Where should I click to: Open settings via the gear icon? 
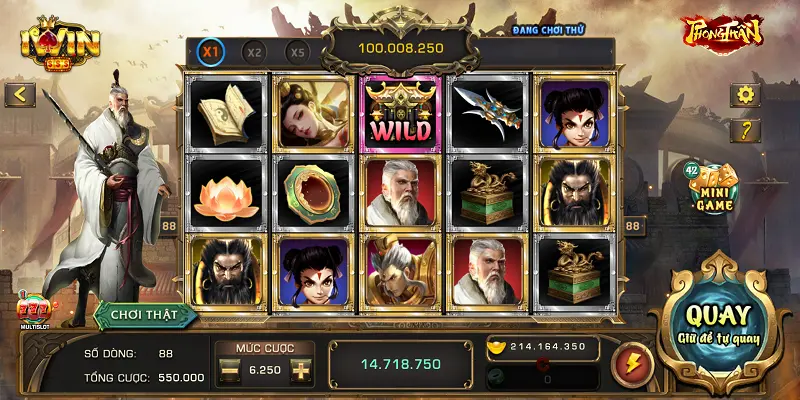(745, 95)
